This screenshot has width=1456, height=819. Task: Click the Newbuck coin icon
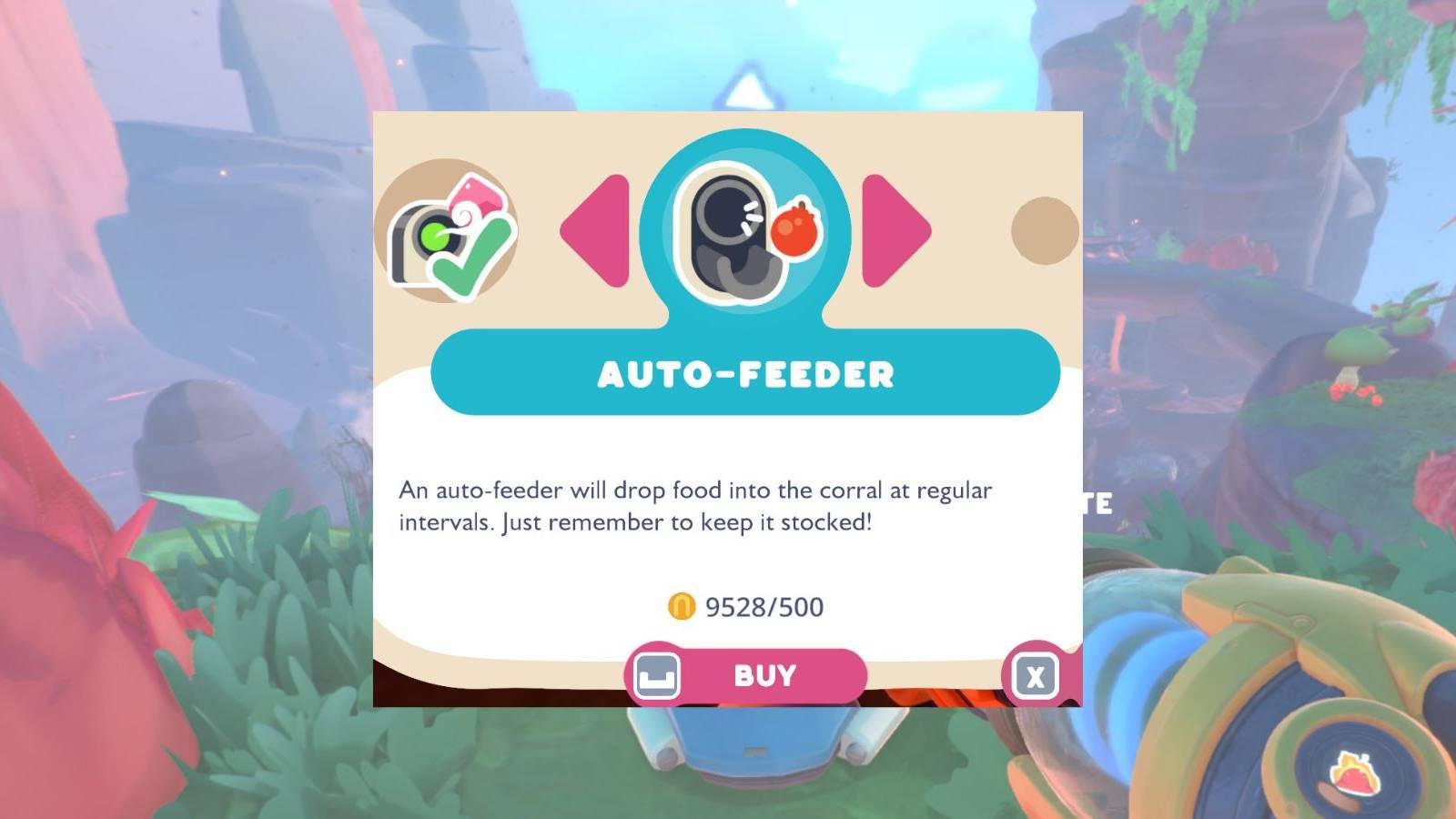click(x=681, y=602)
